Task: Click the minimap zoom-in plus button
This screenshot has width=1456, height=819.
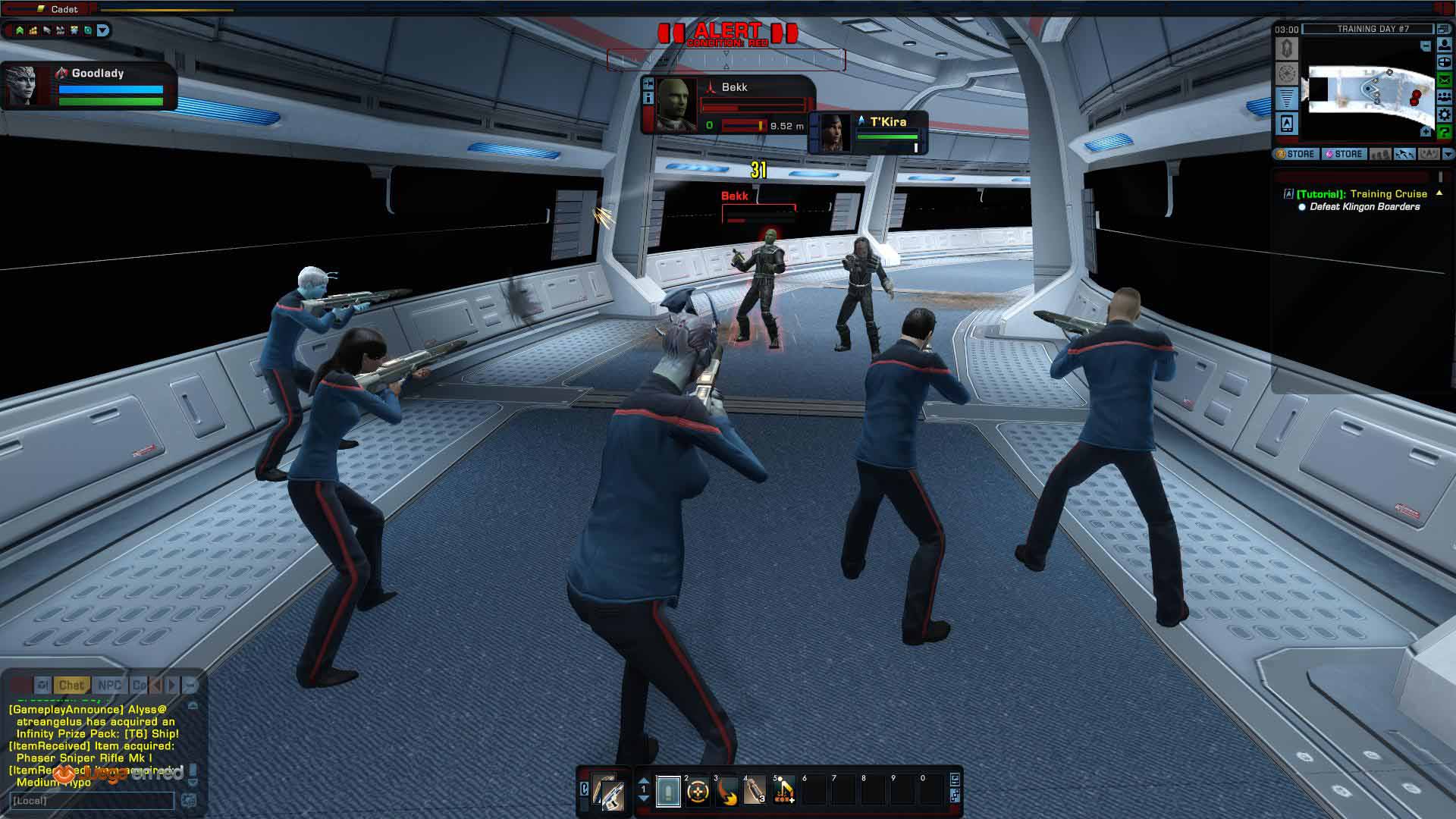Action: (x=1426, y=132)
